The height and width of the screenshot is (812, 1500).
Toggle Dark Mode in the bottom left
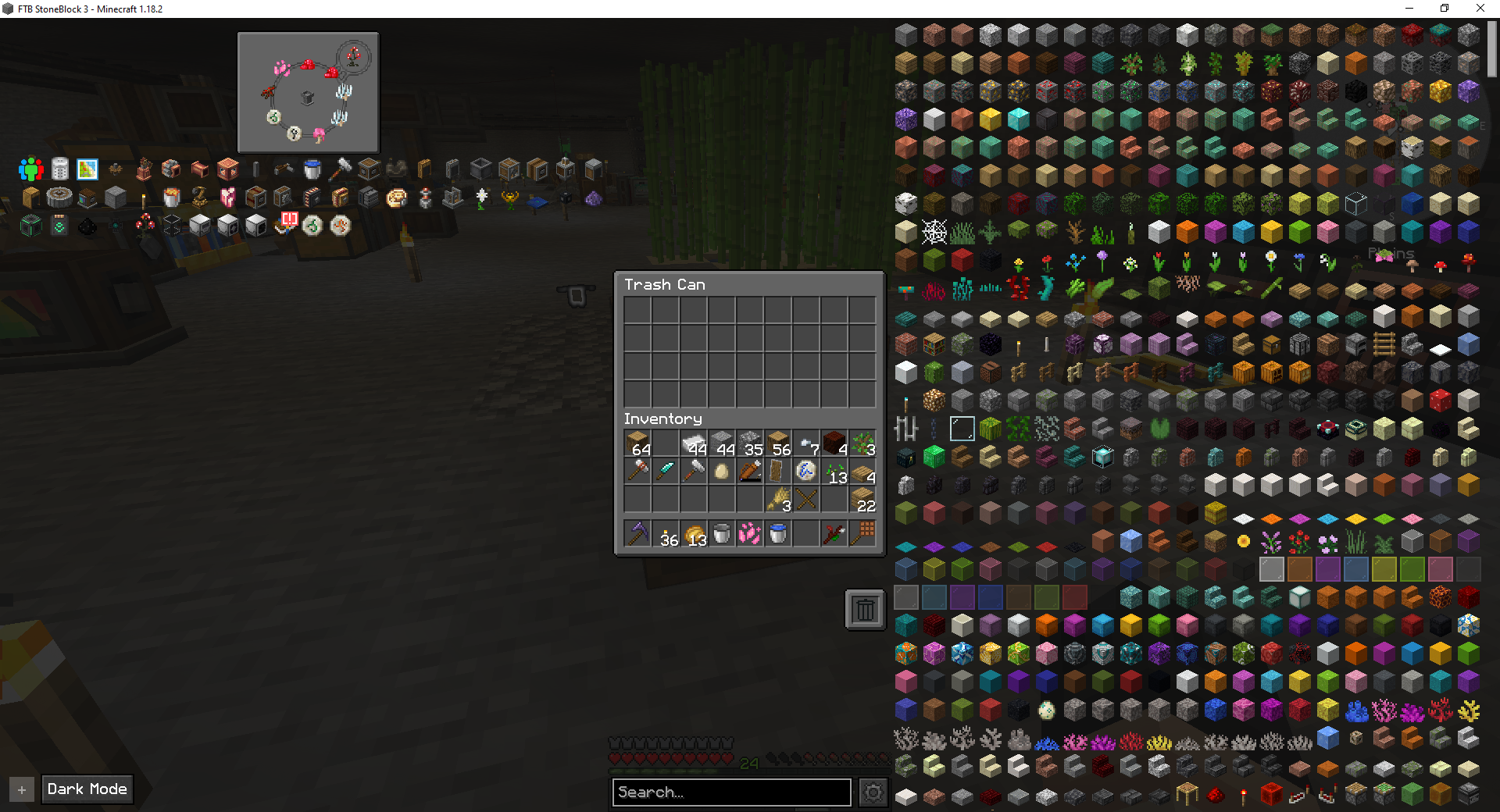(87, 789)
